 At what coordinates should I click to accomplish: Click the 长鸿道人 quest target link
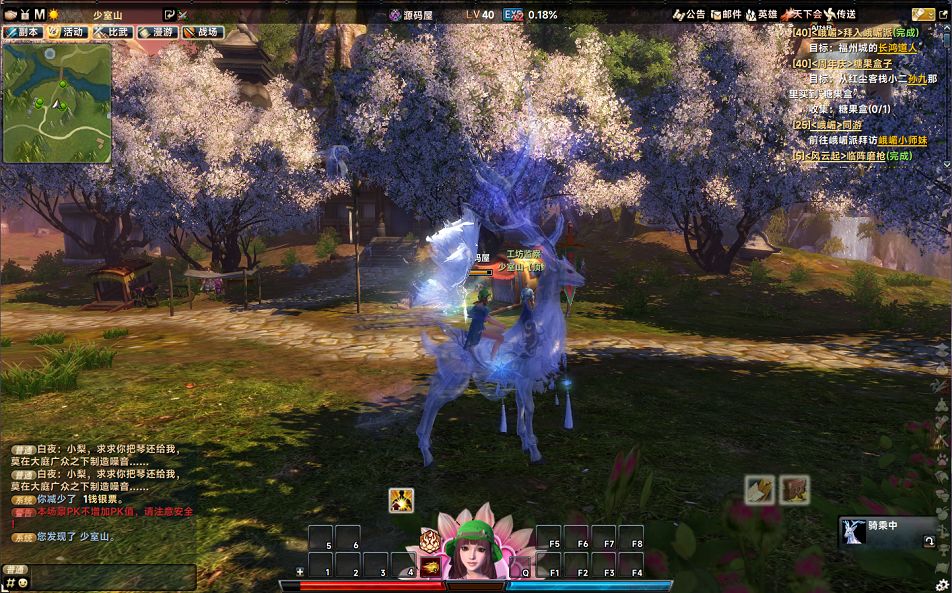tap(898, 46)
